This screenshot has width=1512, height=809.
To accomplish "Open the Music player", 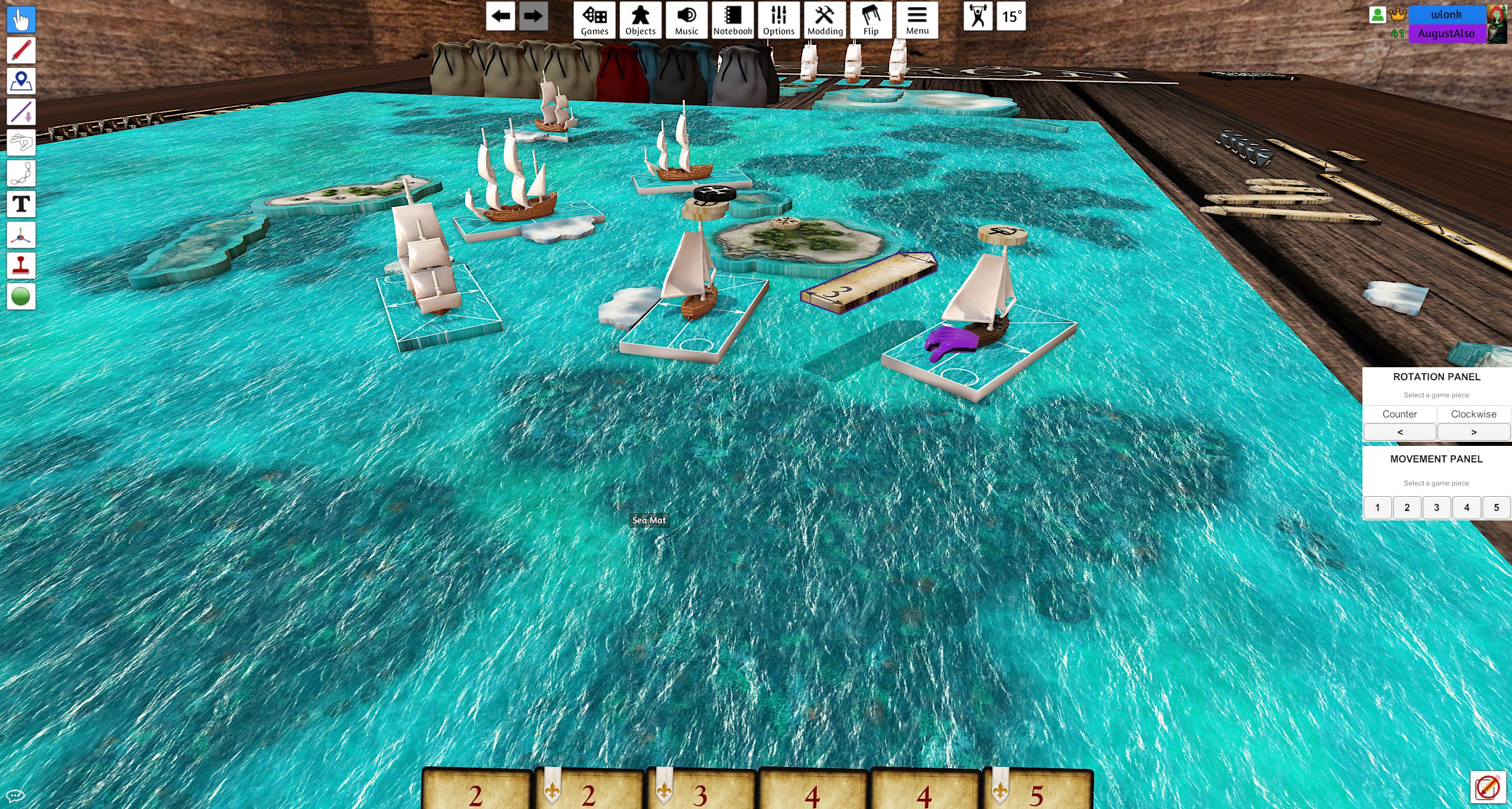I will click(686, 20).
